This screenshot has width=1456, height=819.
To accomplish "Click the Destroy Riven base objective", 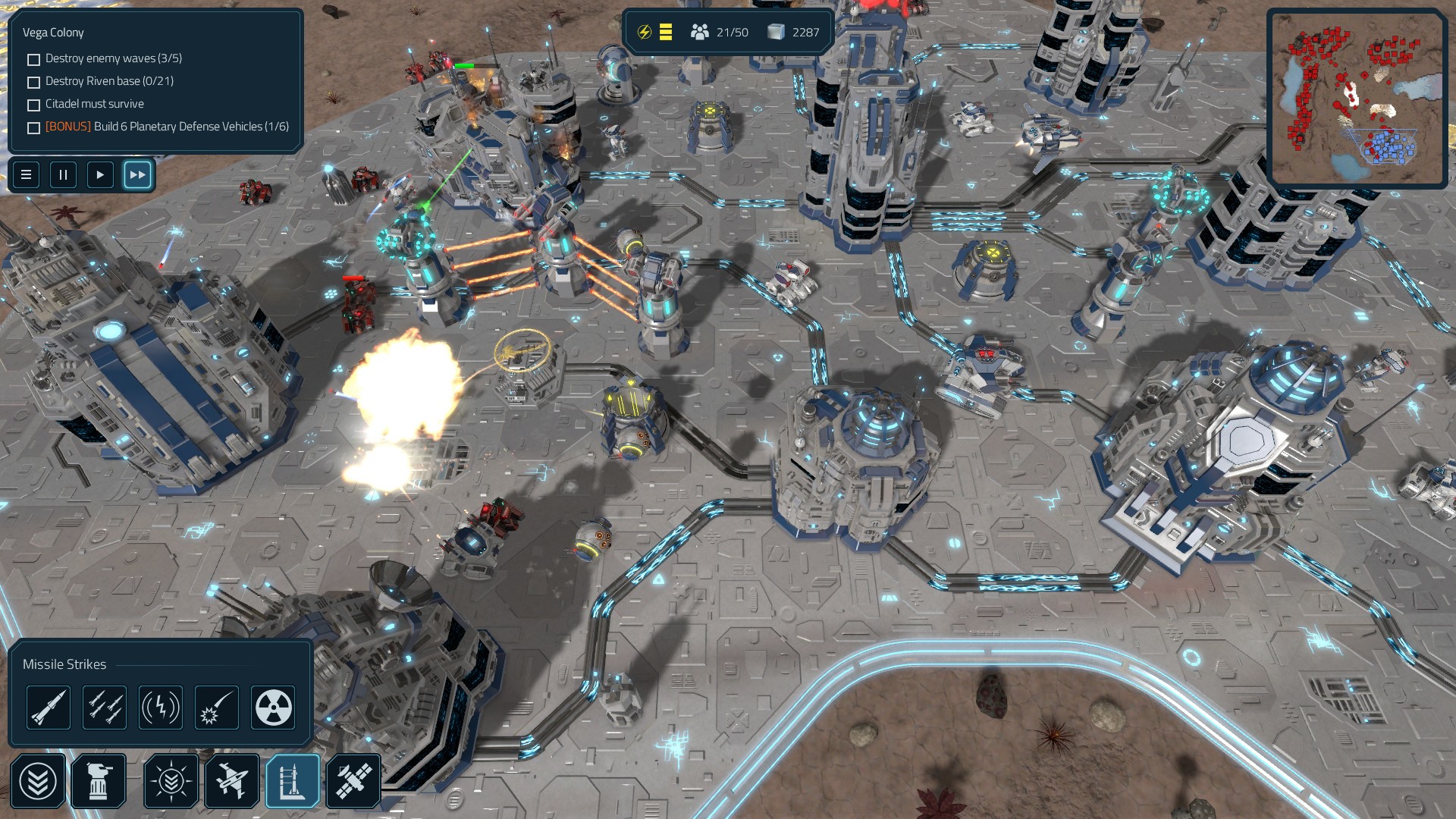I will (33, 81).
